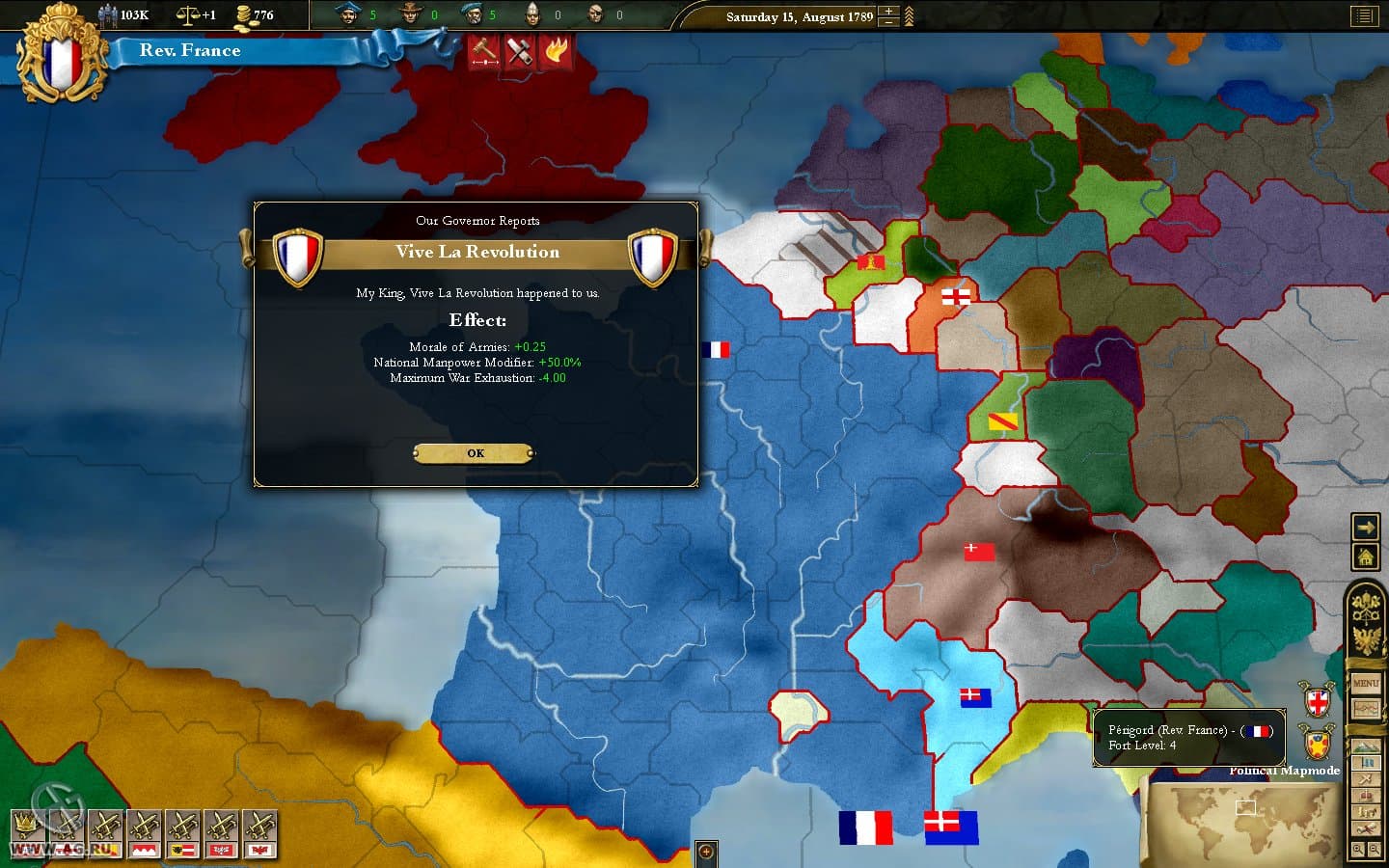1389x868 pixels.
Task: Click the gold ducats treasury icon
Action: click(244, 14)
